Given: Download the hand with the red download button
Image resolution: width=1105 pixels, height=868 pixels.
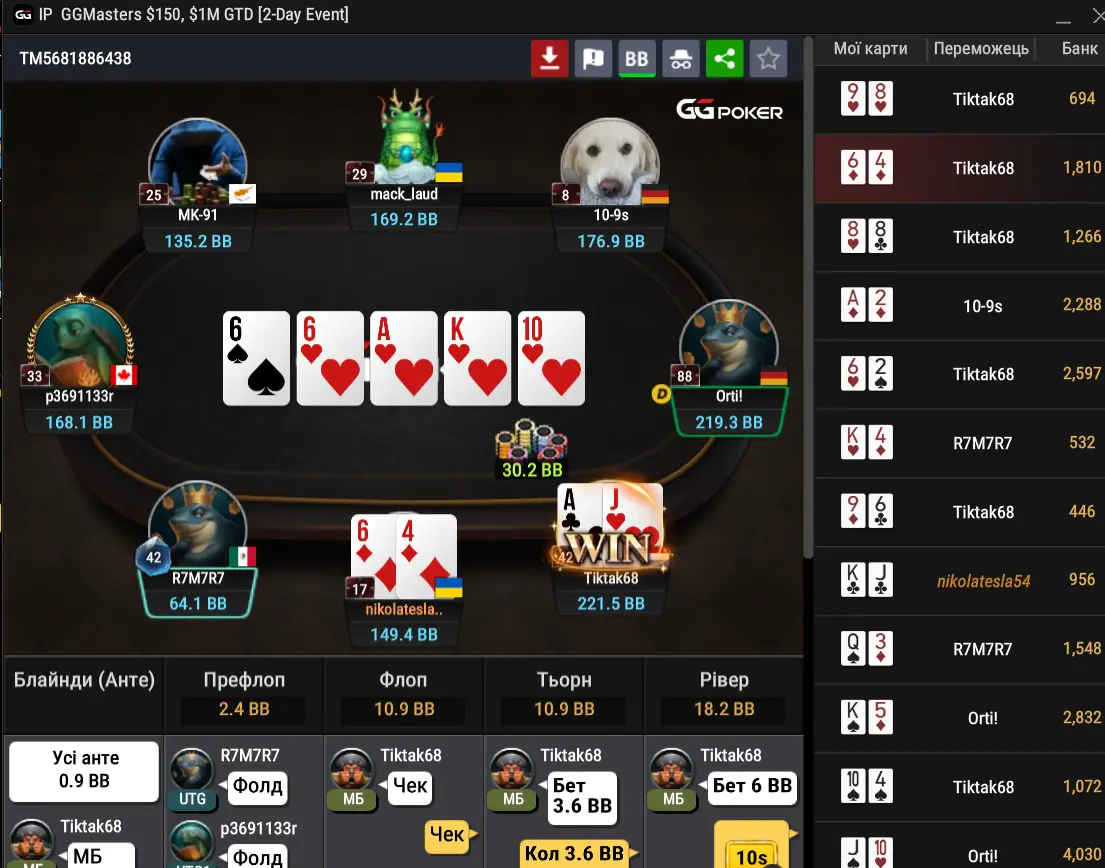Looking at the screenshot, I should [549, 59].
